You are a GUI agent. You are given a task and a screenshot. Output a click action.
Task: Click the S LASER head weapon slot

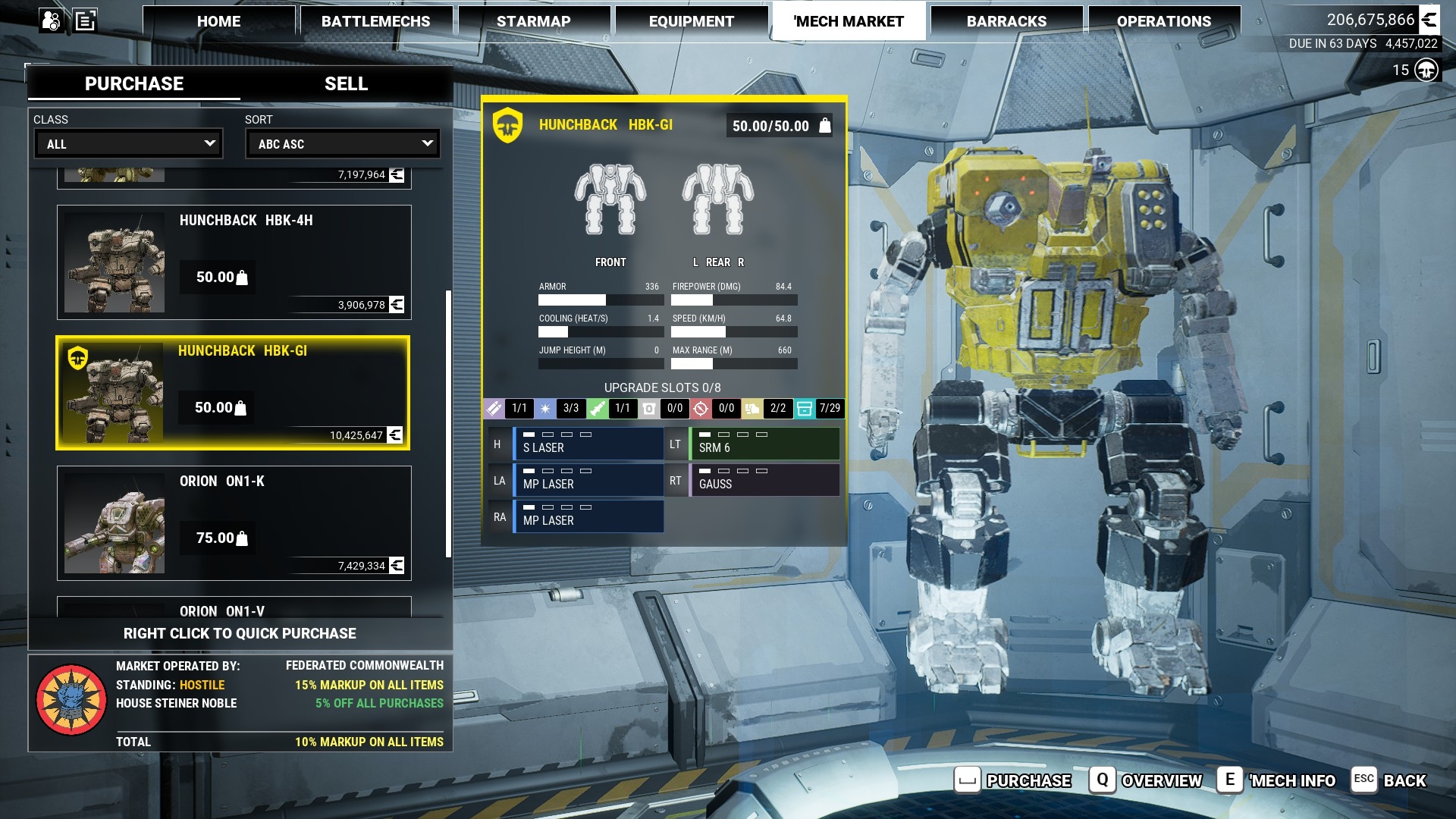coord(588,444)
